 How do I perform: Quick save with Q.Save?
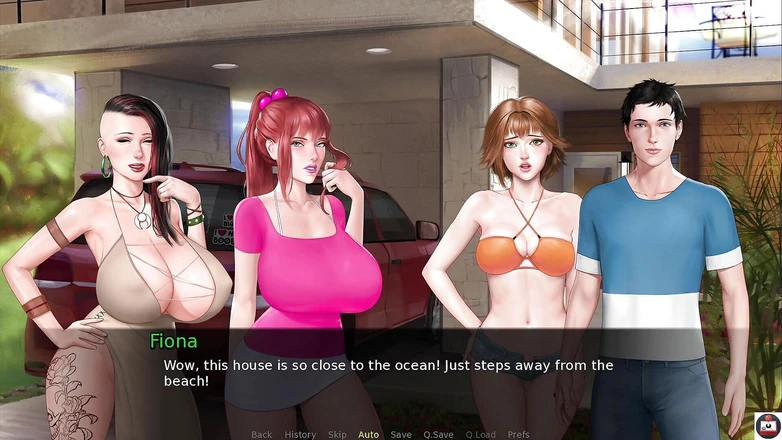point(438,434)
